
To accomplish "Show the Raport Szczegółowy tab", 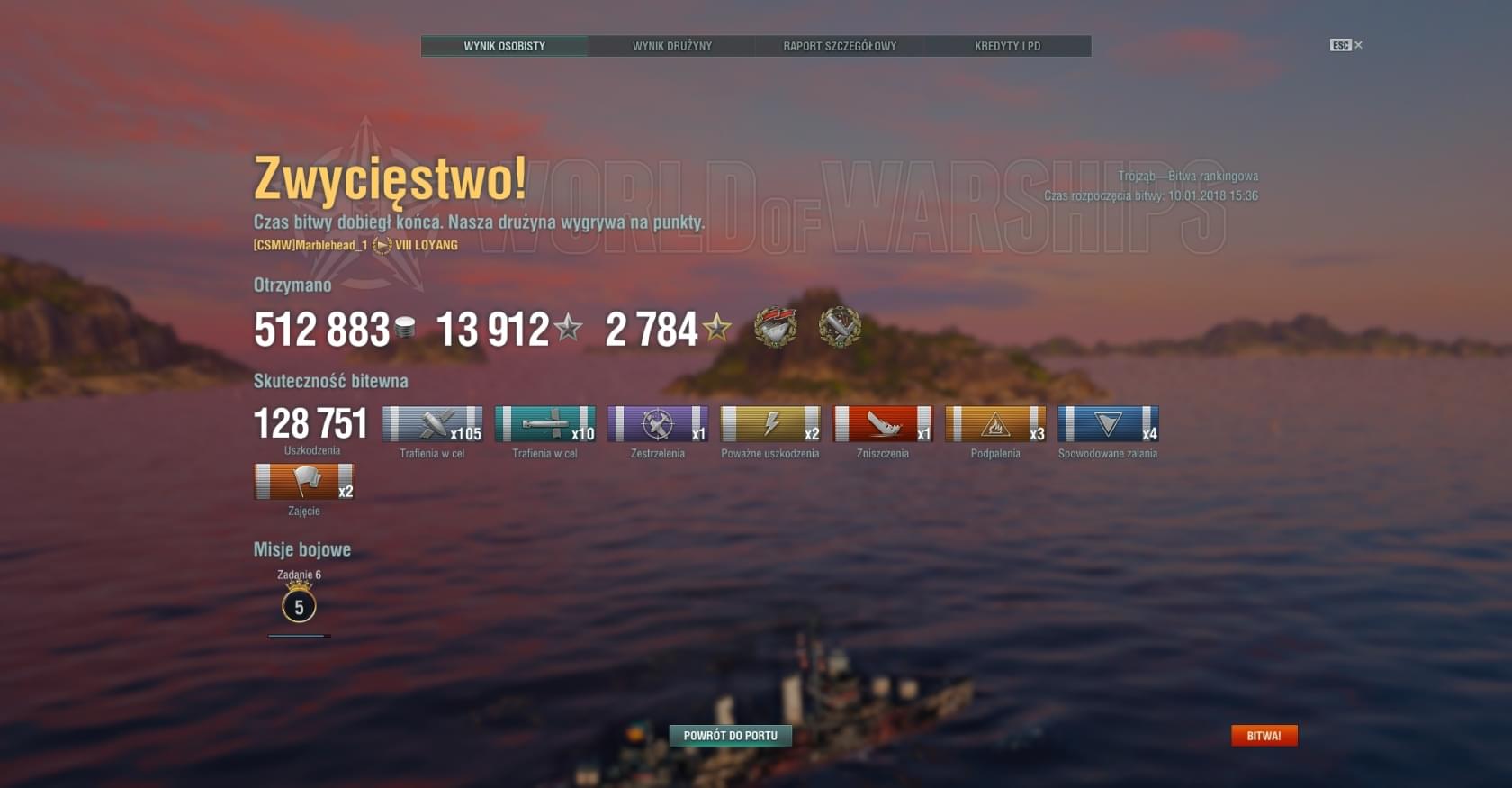I will coord(839,46).
